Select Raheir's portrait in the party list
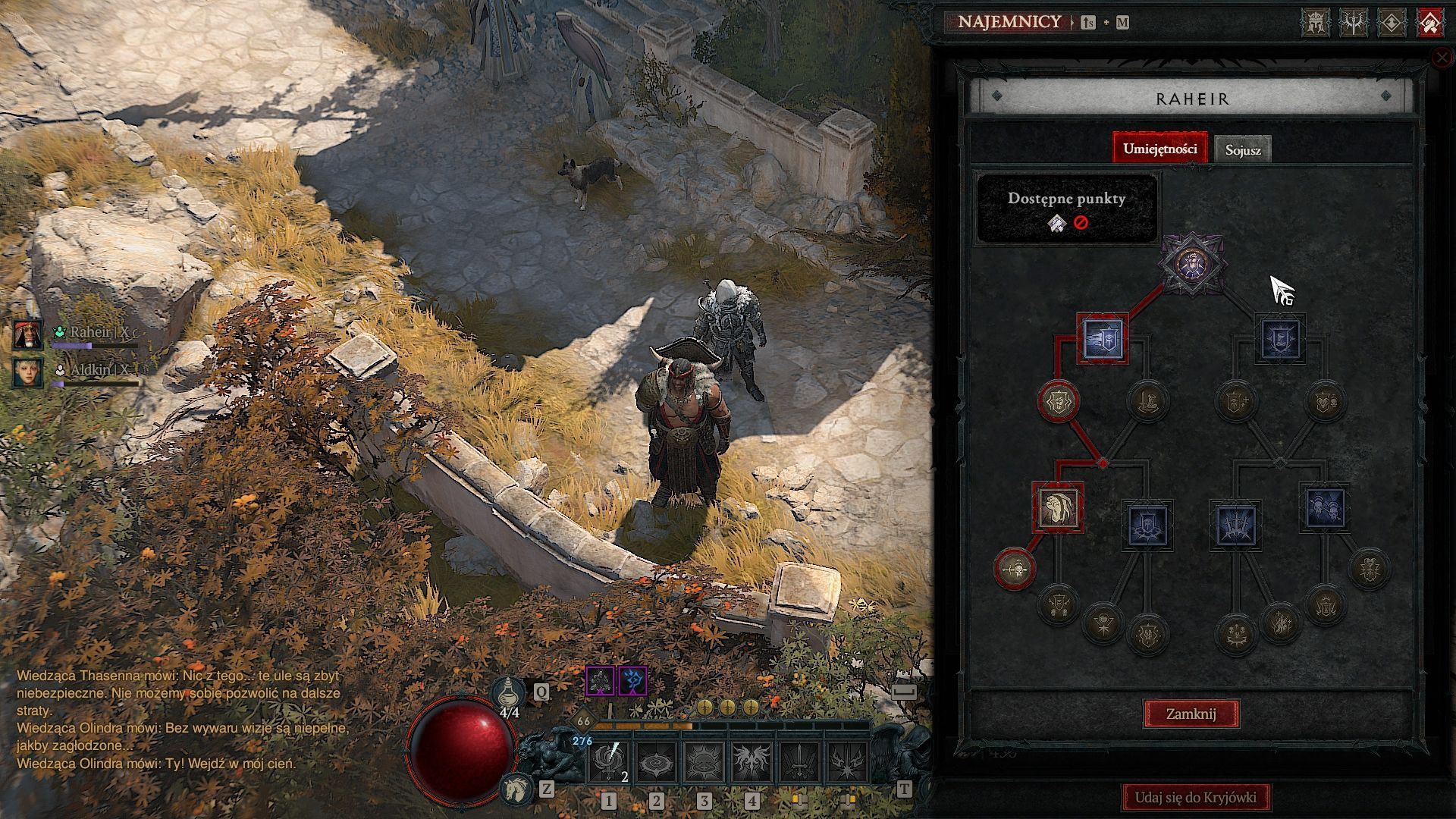Image resolution: width=1456 pixels, height=819 pixels. [x=28, y=334]
